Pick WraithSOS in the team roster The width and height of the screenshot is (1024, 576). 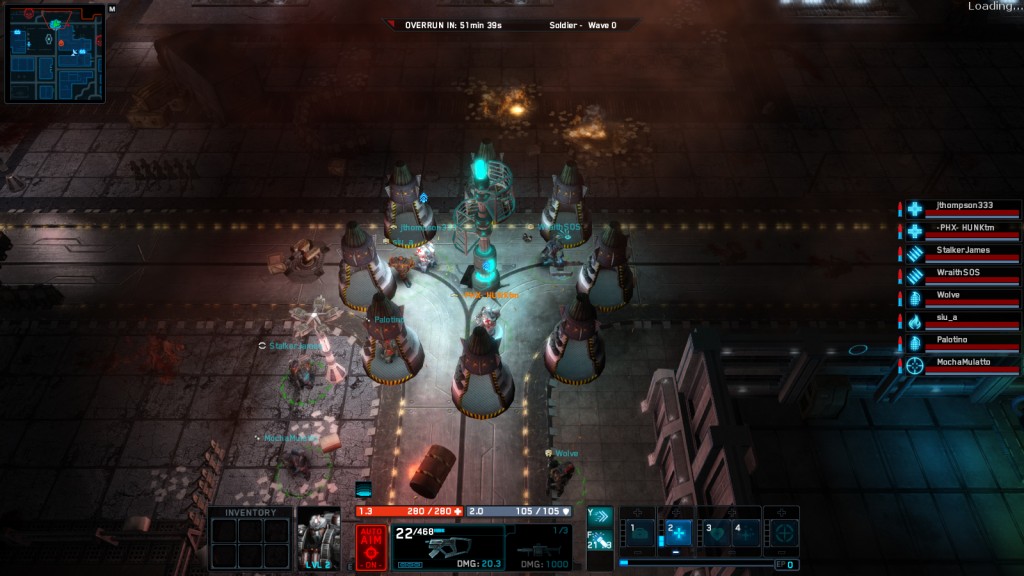tap(963, 275)
